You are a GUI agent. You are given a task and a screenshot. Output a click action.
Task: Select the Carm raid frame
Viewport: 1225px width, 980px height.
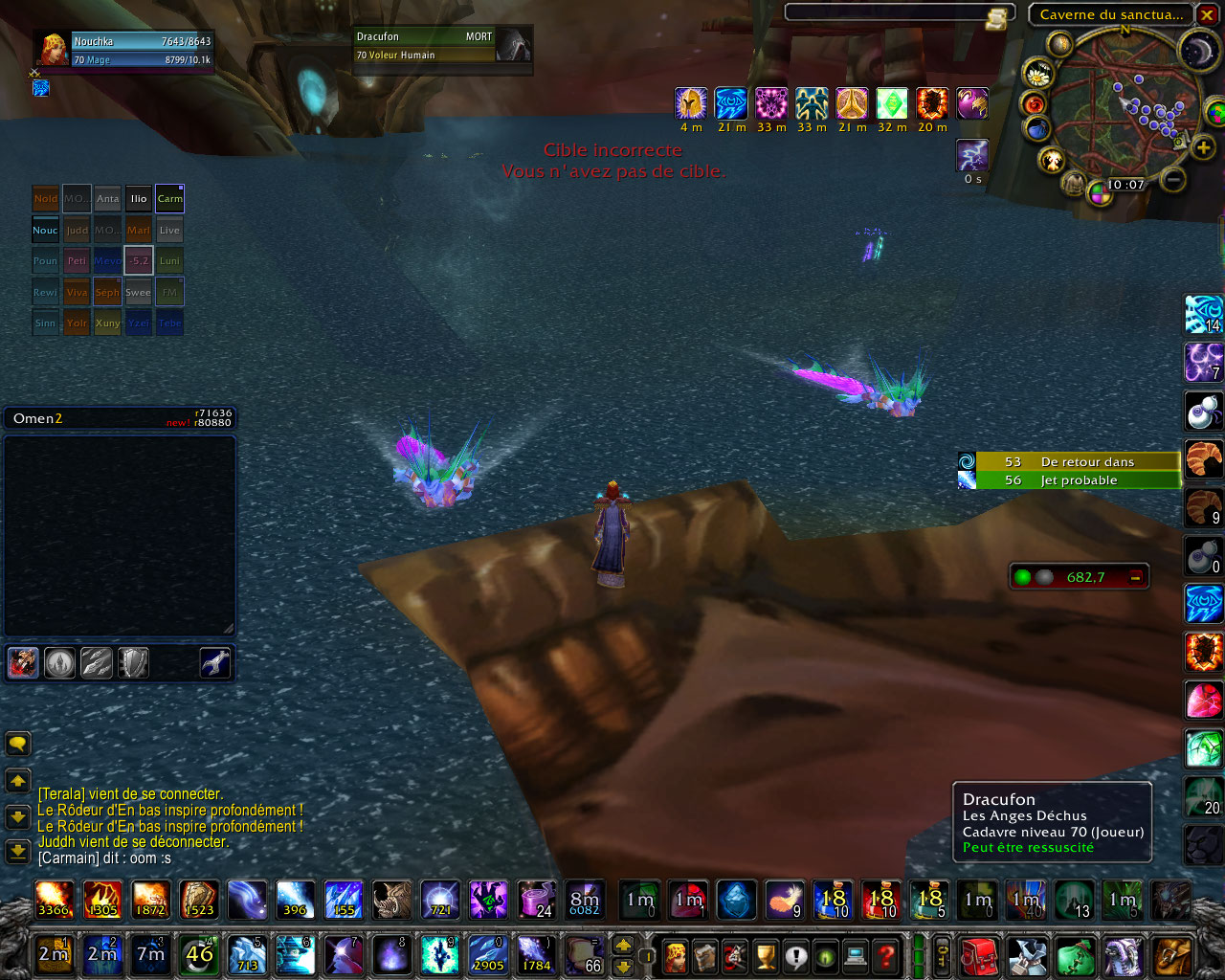click(169, 199)
